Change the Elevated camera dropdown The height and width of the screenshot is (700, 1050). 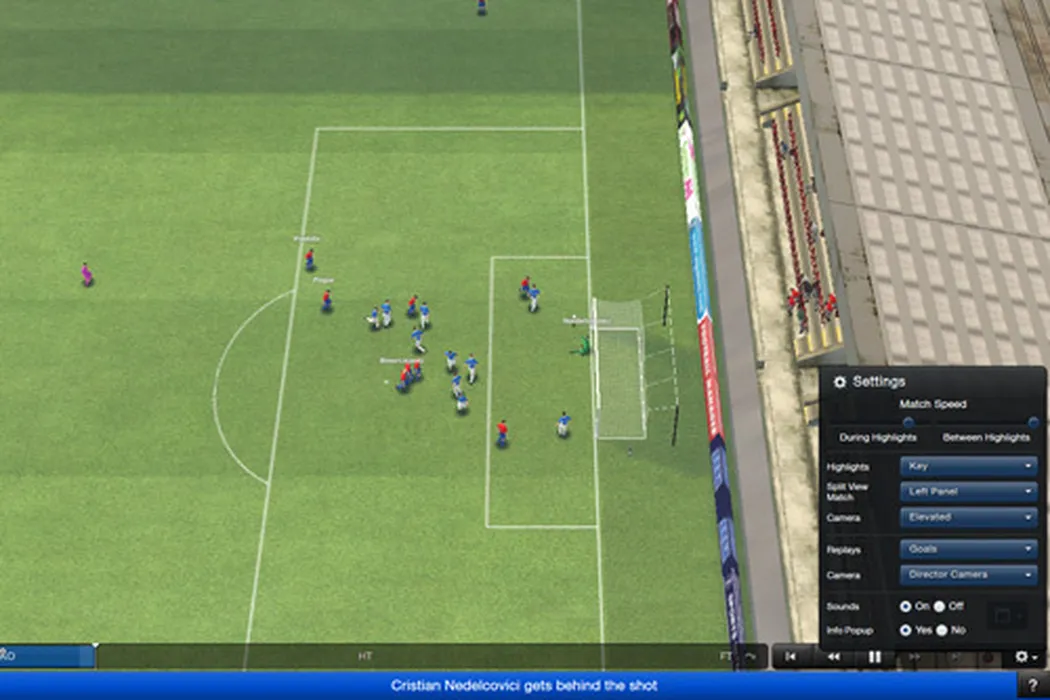(x=968, y=518)
